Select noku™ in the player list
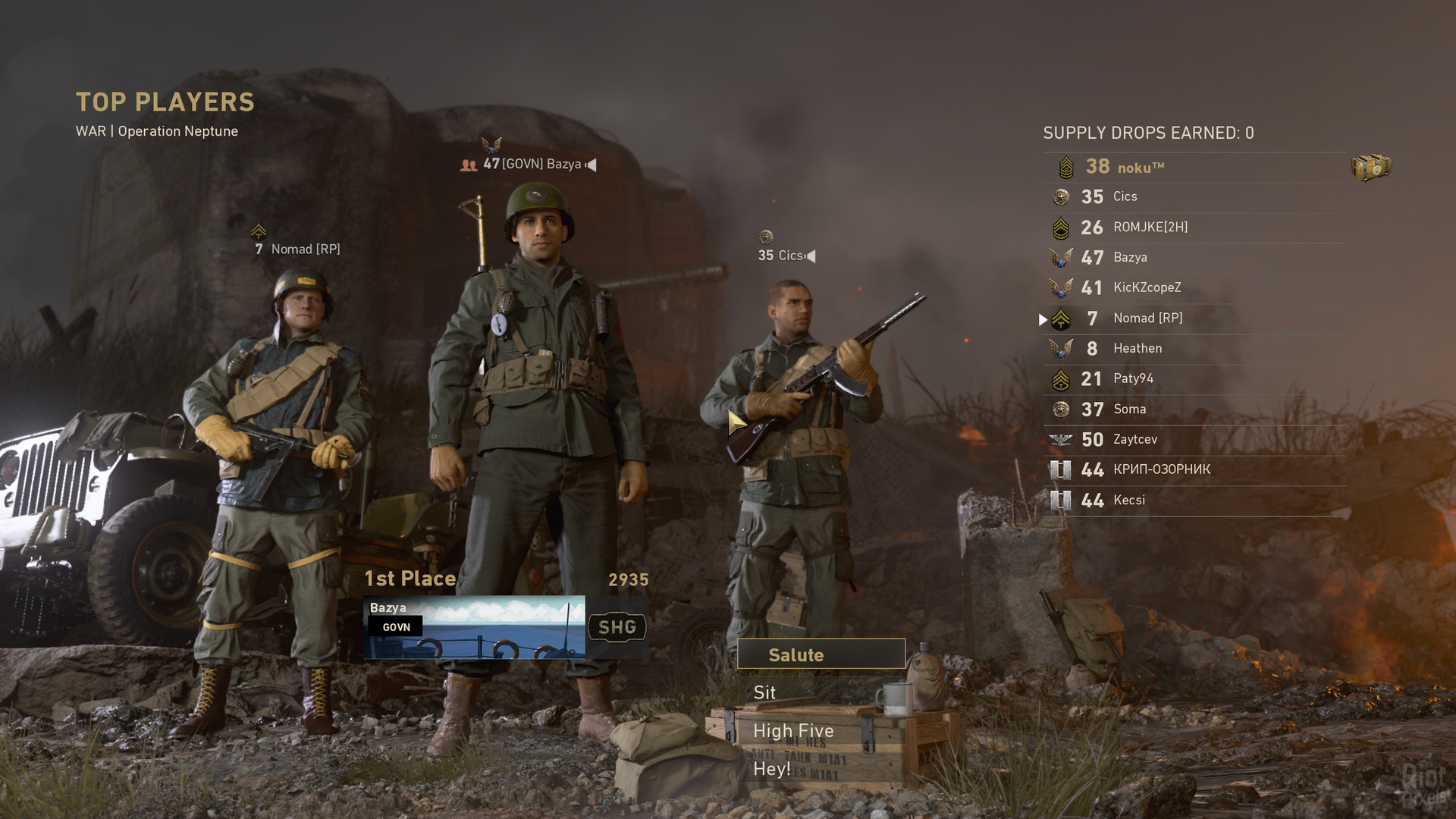1456x819 pixels. (x=1194, y=167)
